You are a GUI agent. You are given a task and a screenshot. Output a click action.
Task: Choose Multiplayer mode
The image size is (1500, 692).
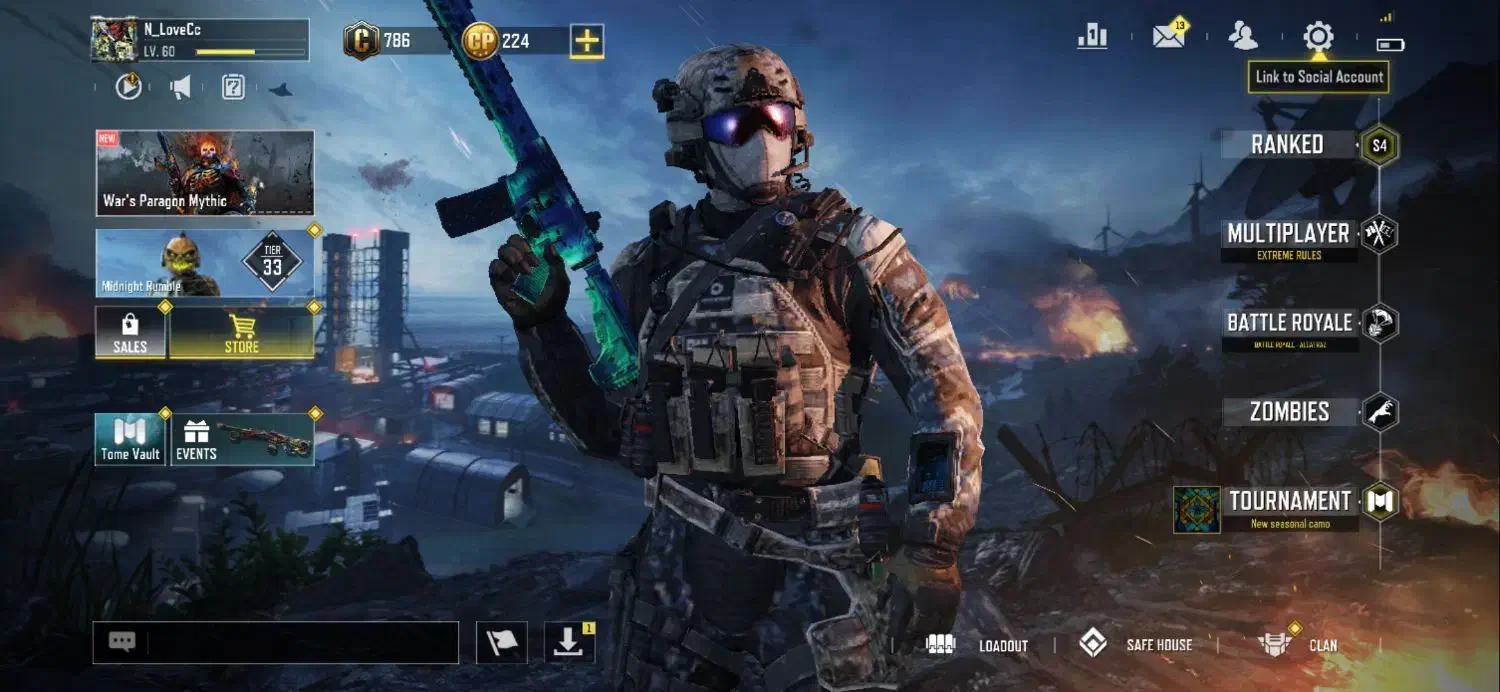coord(1288,235)
